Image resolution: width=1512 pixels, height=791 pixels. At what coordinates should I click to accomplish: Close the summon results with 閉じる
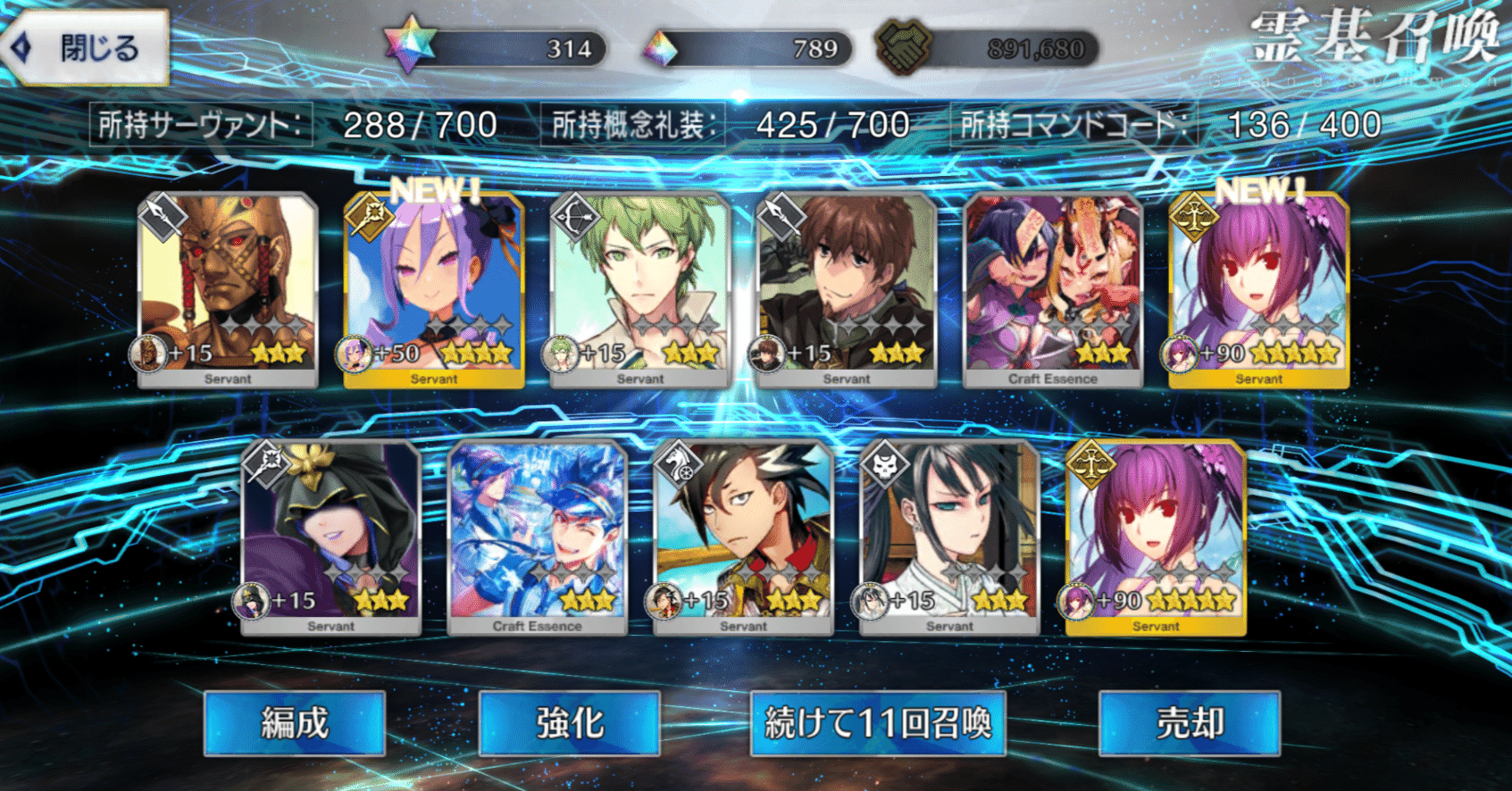tap(87, 48)
